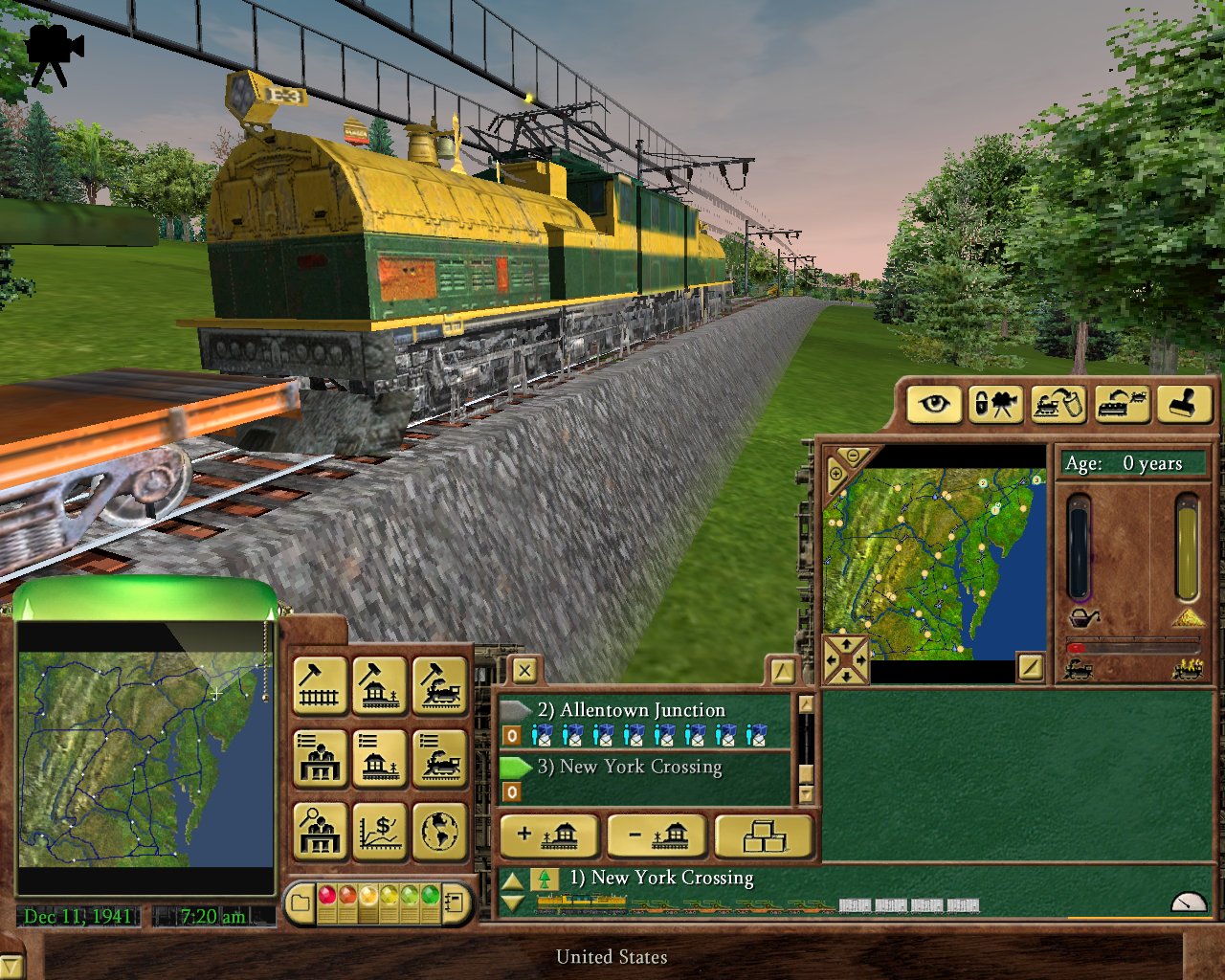Click the globe overview button

pos(440,831)
